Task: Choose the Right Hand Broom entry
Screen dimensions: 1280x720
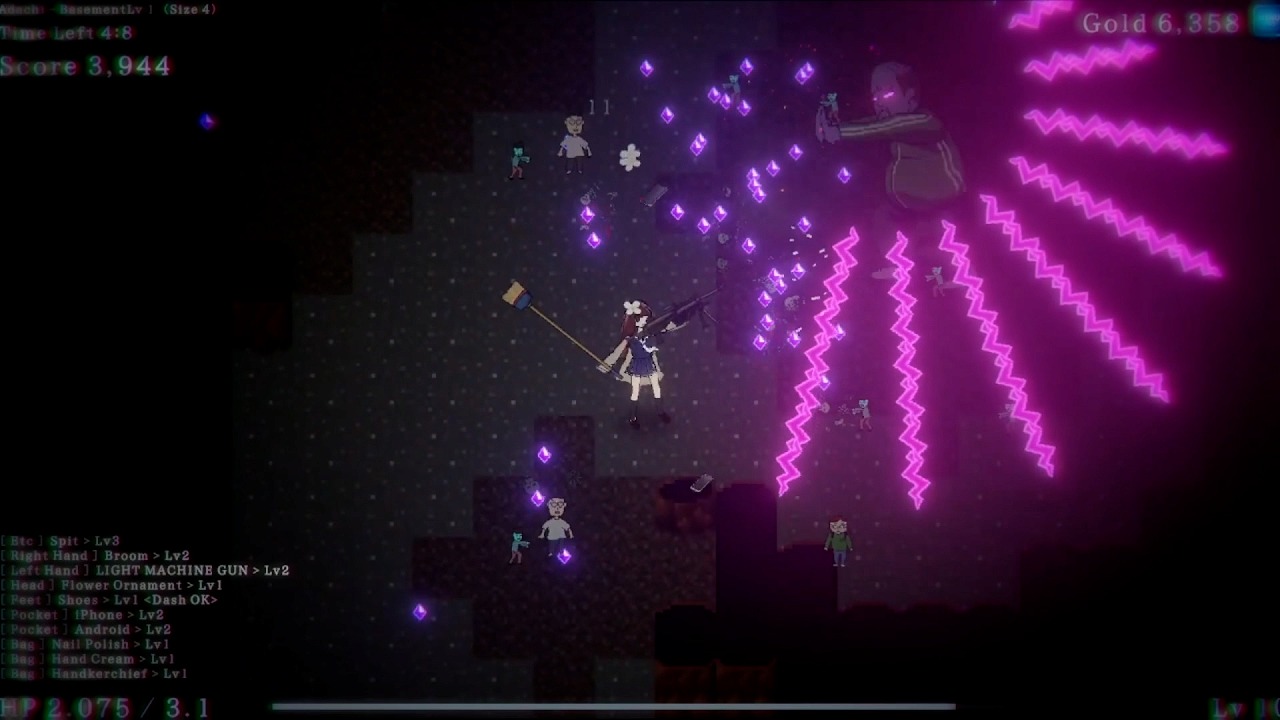Action: [x=95, y=556]
